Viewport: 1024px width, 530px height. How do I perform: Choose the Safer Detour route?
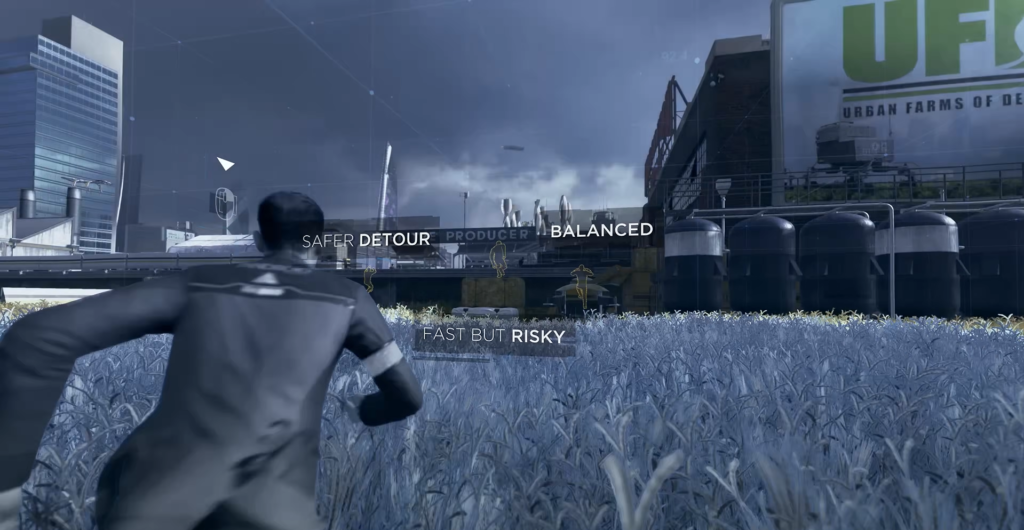(366, 240)
